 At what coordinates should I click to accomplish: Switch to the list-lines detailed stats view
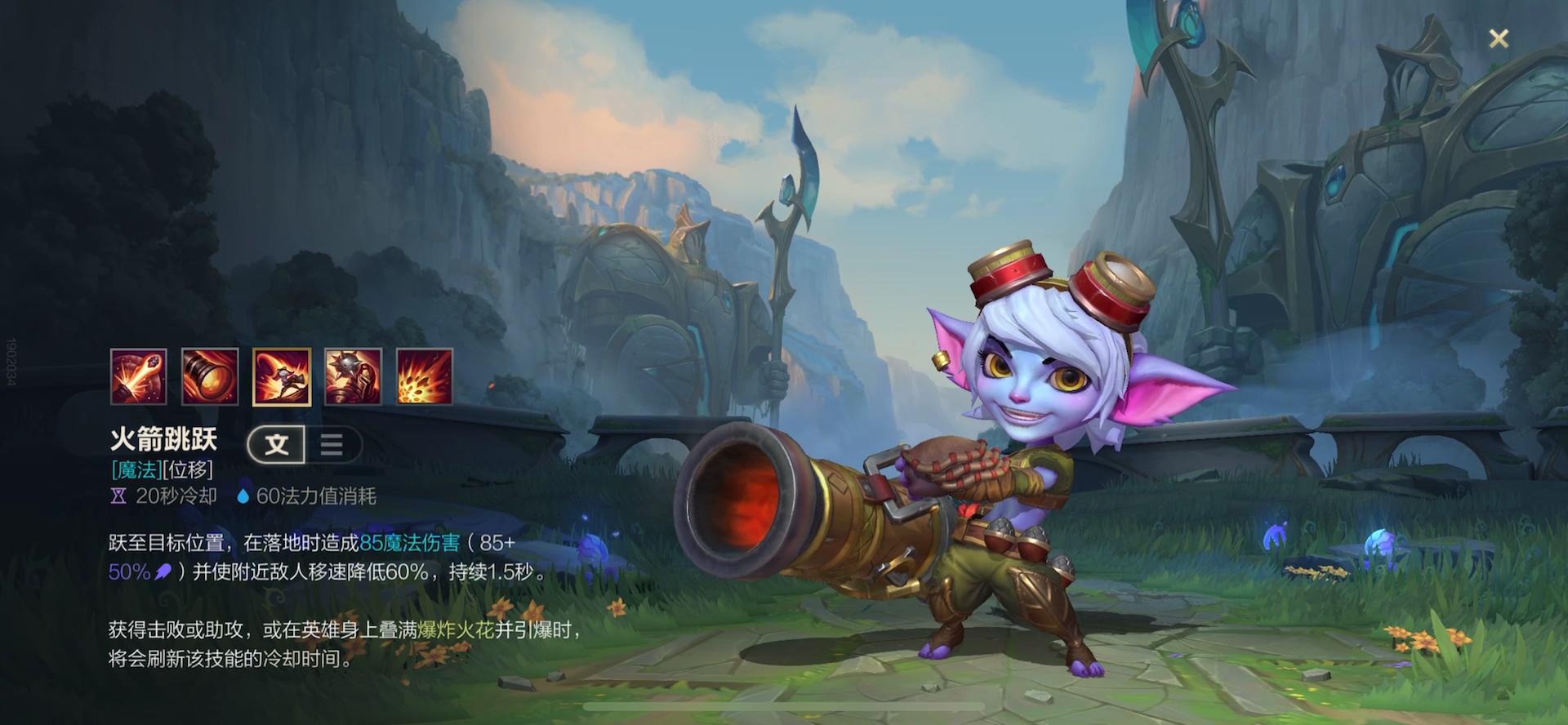coord(332,444)
